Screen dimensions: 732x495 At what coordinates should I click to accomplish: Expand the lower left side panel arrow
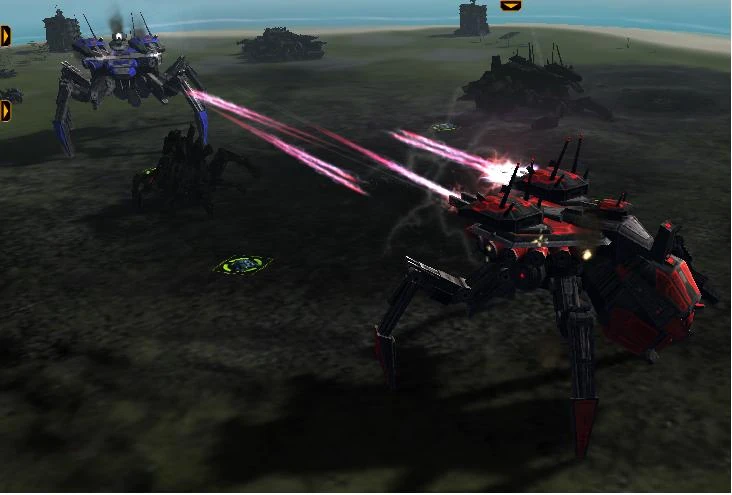tap(5, 110)
